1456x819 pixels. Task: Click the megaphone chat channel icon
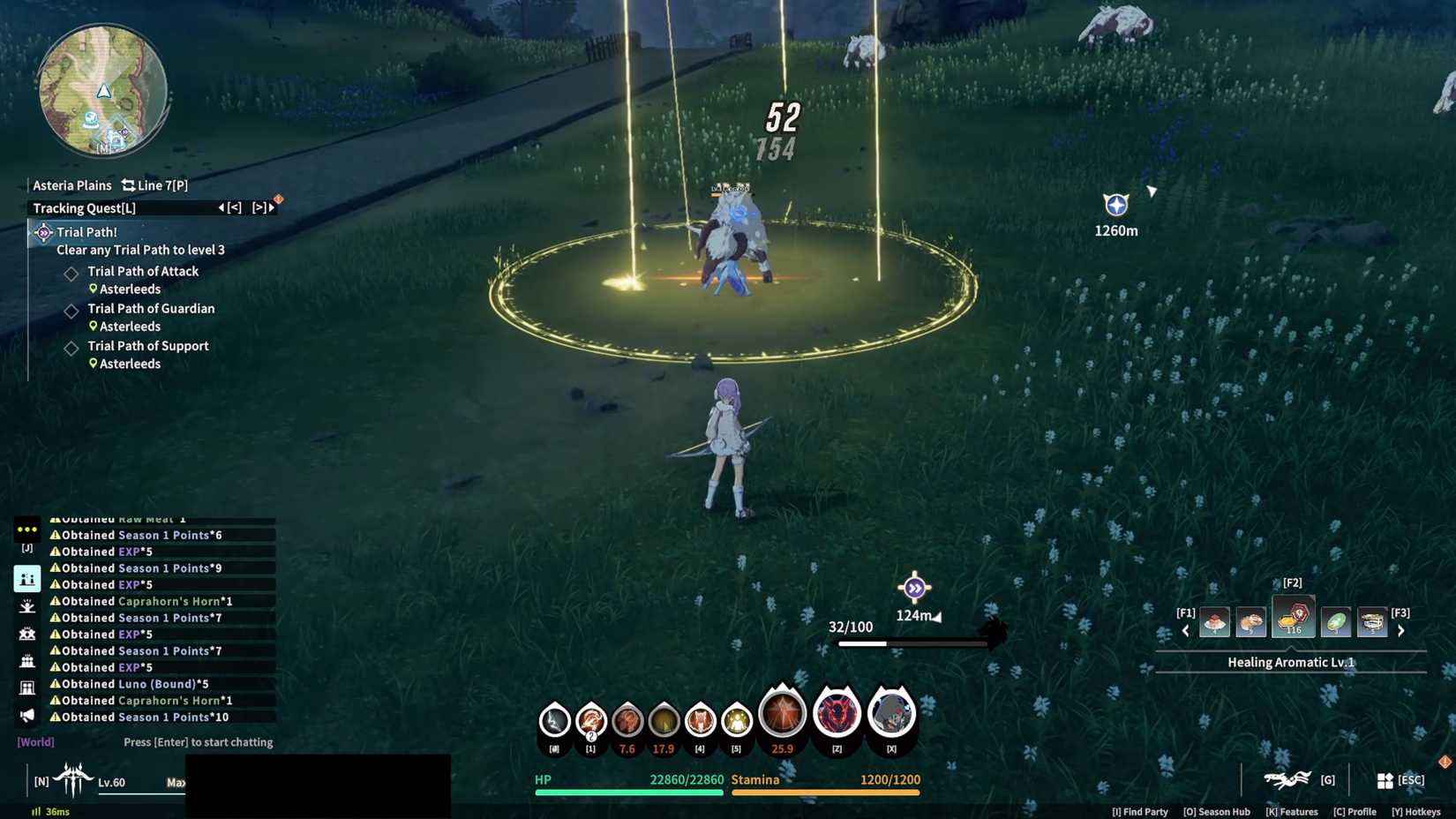click(26, 716)
